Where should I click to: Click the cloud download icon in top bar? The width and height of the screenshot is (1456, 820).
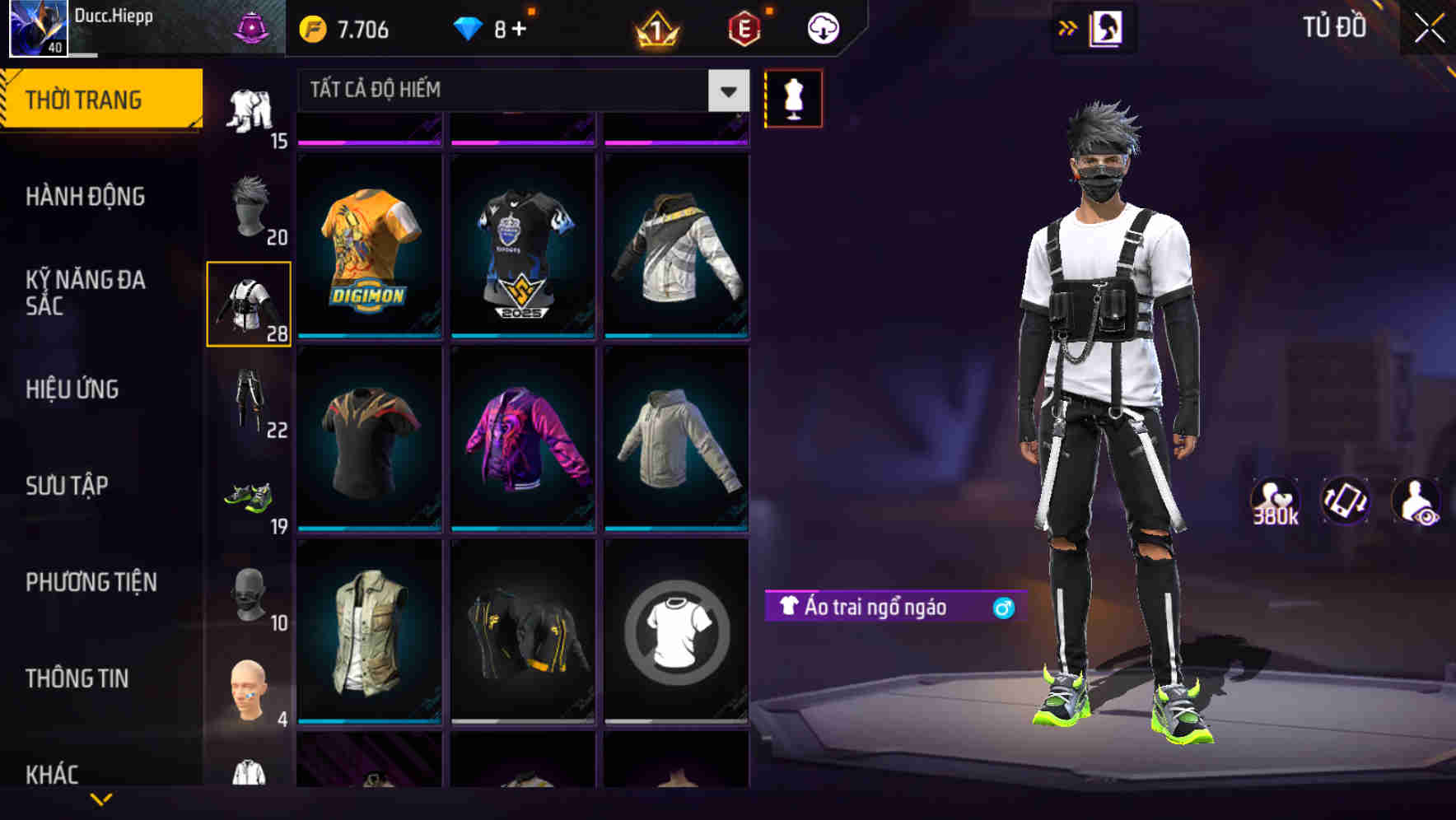[821, 27]
